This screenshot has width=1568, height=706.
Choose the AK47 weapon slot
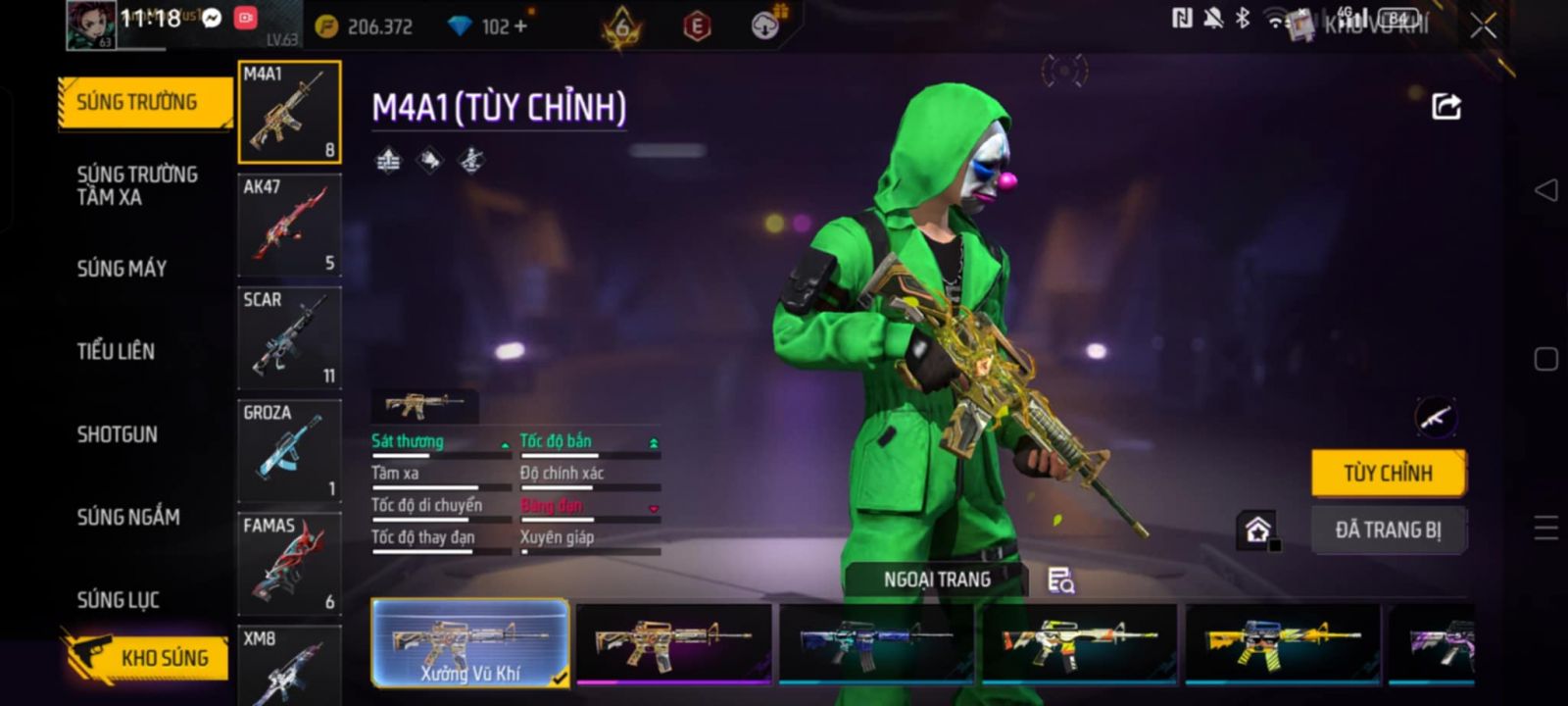[x=290, y=225]
